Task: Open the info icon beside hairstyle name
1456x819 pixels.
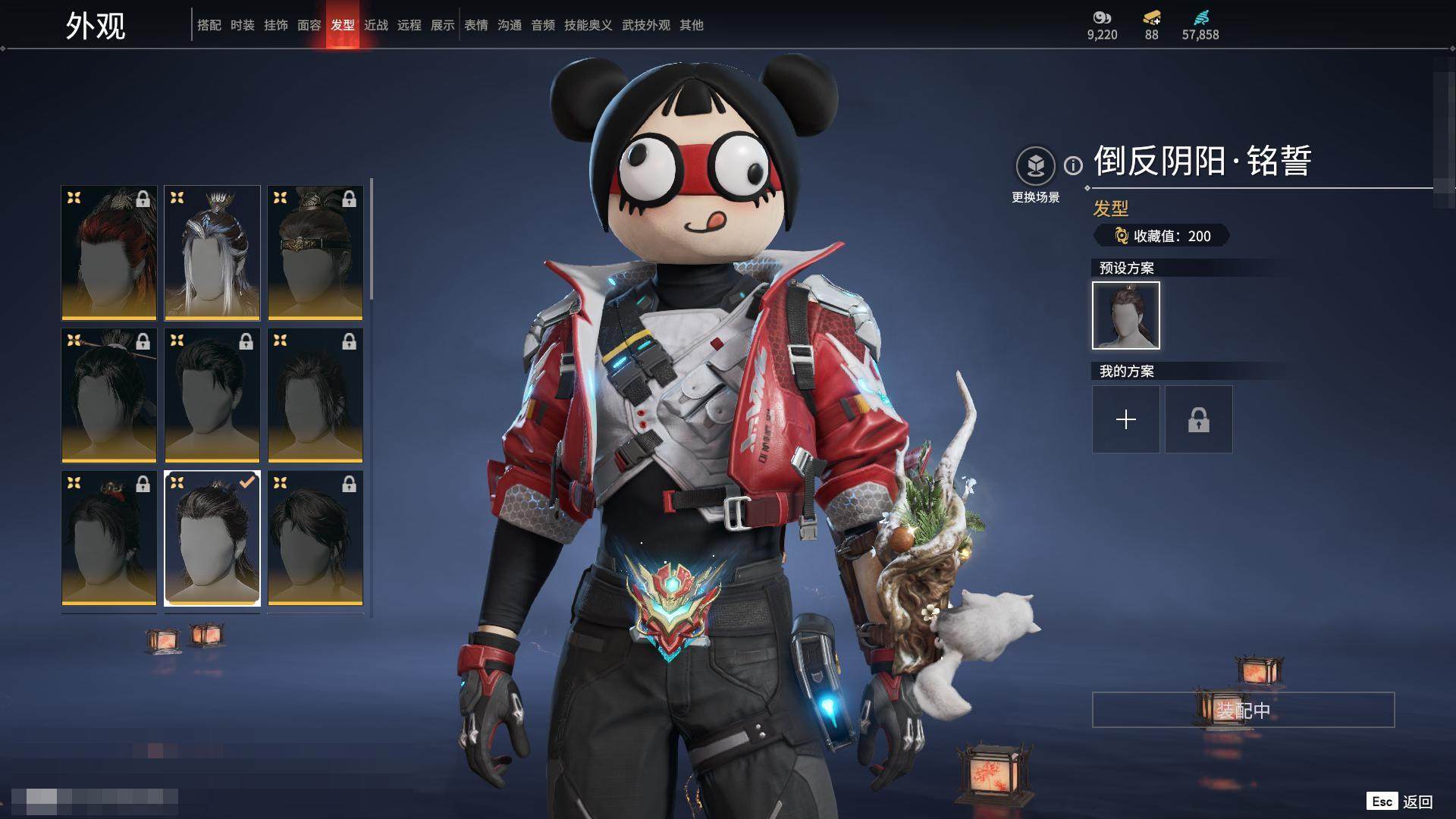Action: pyautogui.click(x=1073, y=165)
